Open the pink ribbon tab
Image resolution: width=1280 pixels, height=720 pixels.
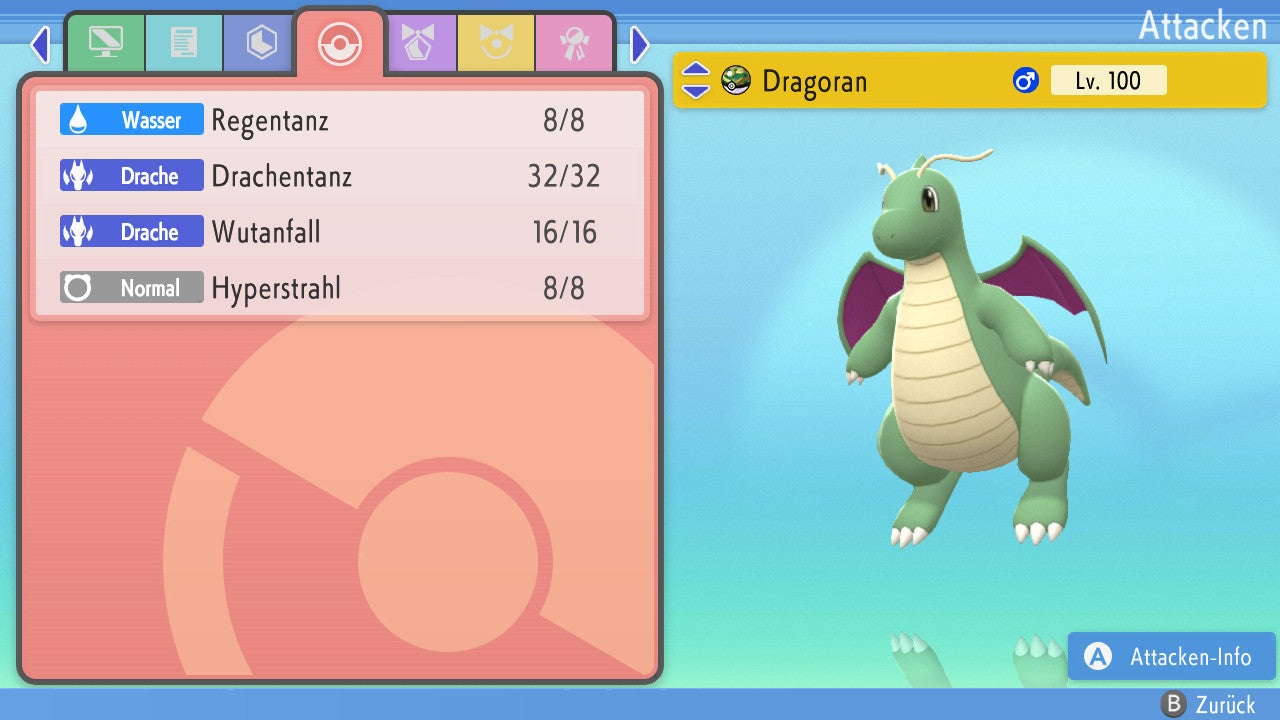pos(574,43)
